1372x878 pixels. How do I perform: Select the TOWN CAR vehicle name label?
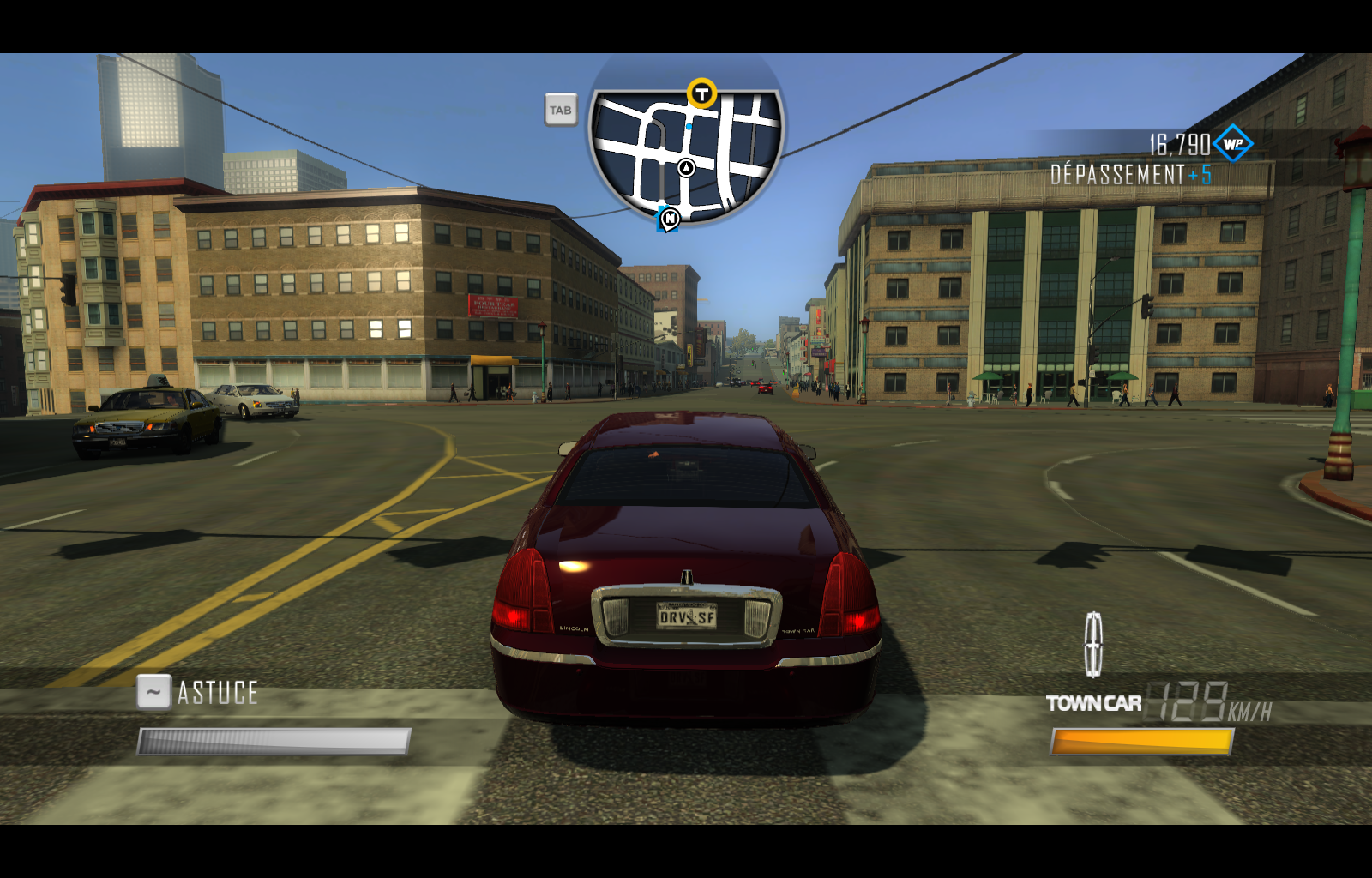click(x=1093, y=703)
